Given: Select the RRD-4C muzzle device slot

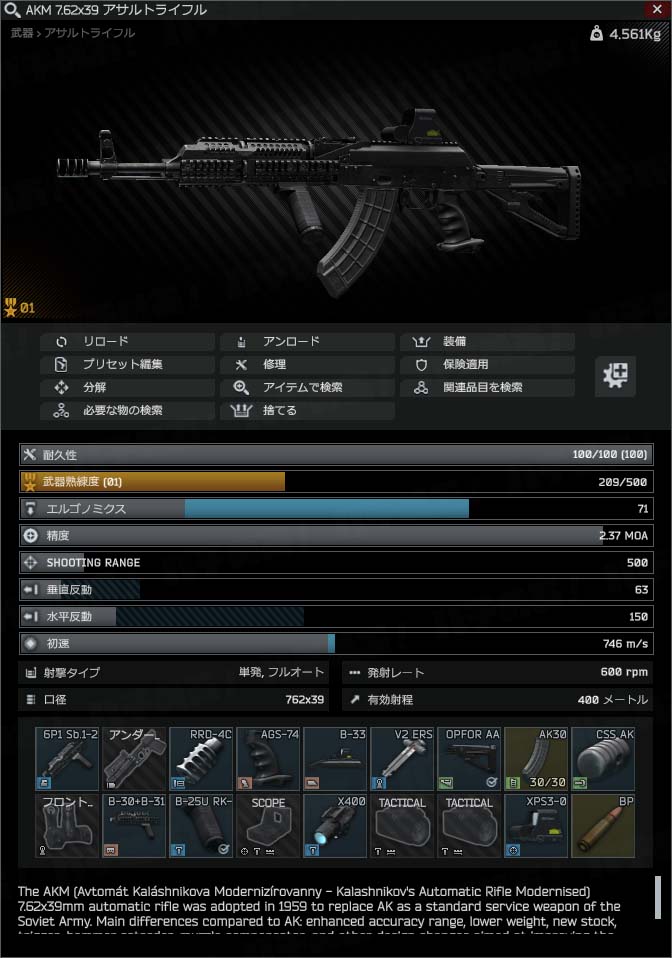Looking at the screenshot, I should click(x=201, y=758).
